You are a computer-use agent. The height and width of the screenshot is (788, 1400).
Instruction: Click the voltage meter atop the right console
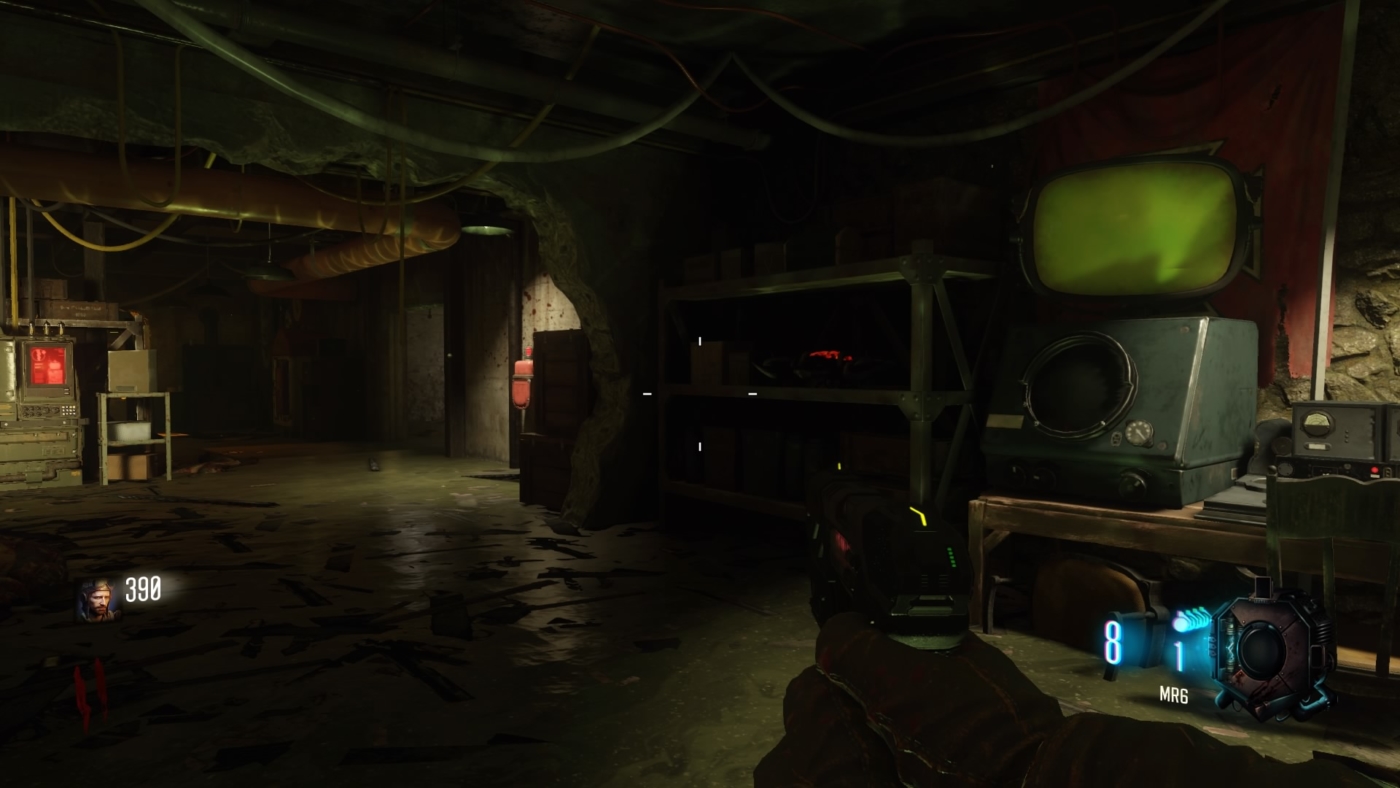point(1316,422)
